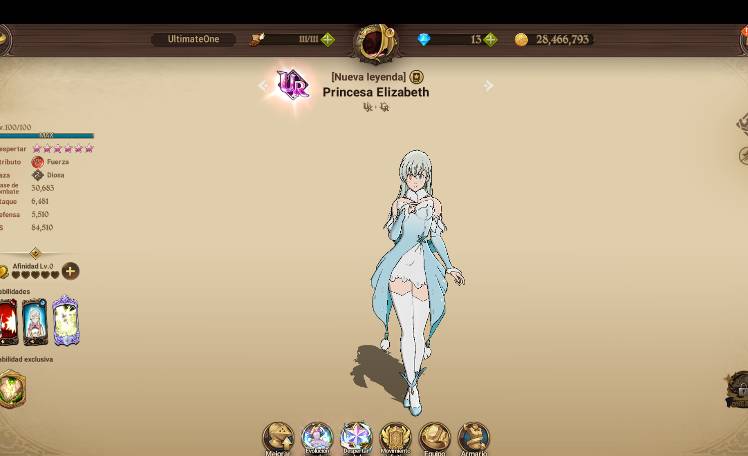The image size is (748, 456).
Task: Add stamina with the green plus
Action: (327, 40)
